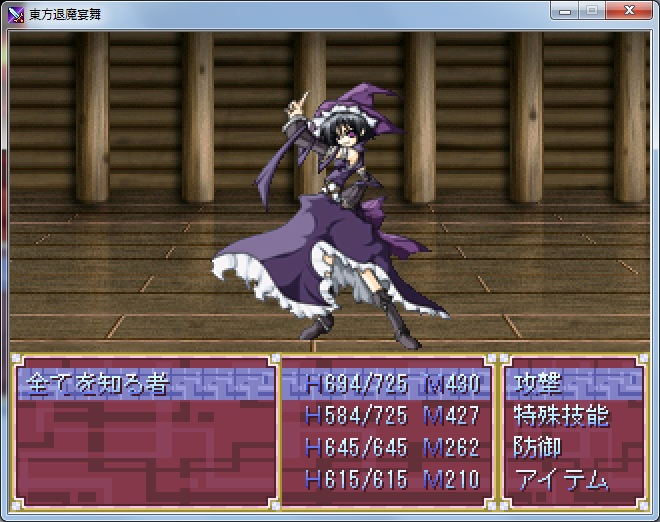The width and height of the screenshot is (660, 522).
Task: Target the enemy 全てを知る者
Action: (x=97, y=384)
